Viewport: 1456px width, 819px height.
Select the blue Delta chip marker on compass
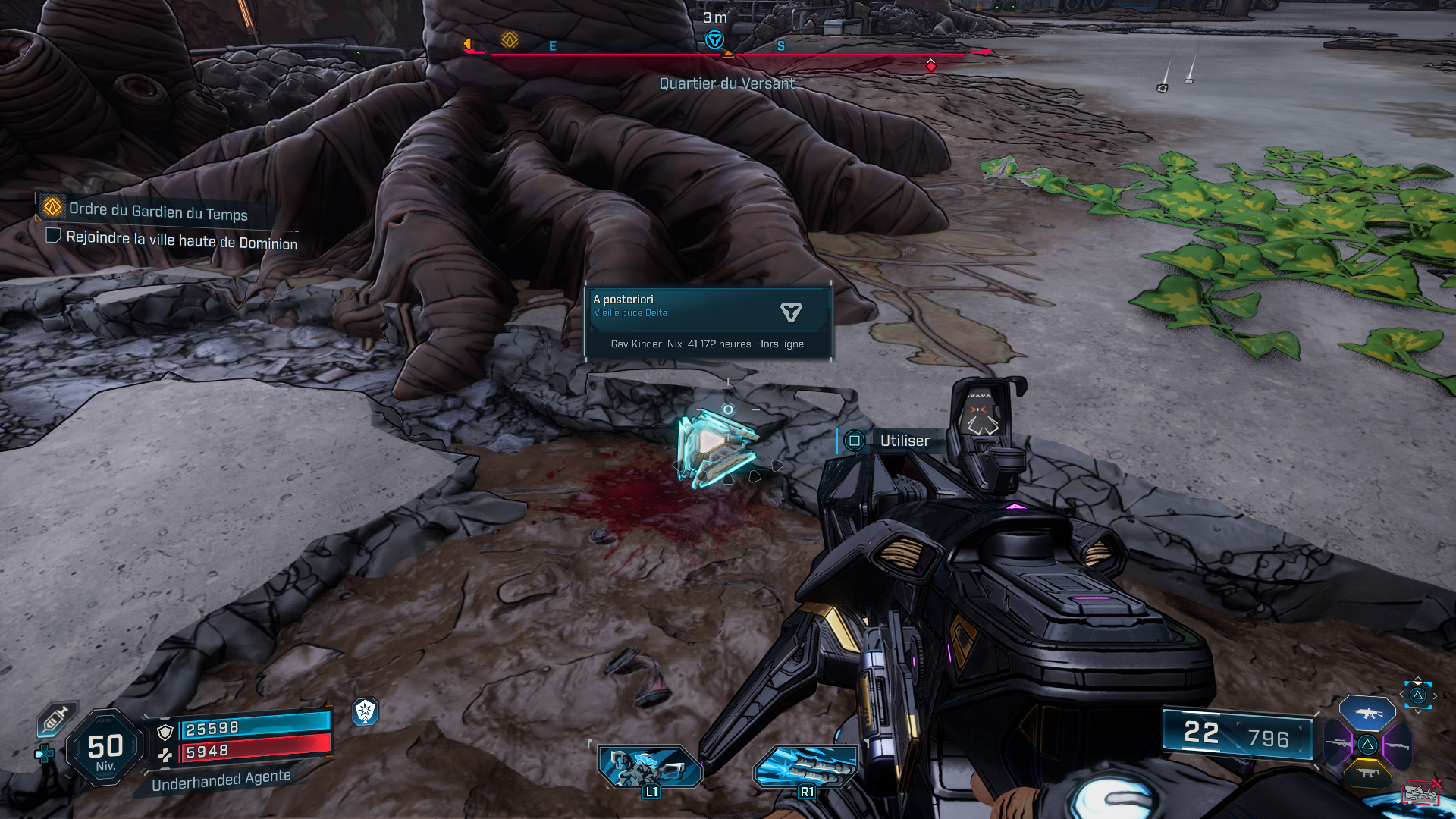pyautogui.click(x=714, y=40)
